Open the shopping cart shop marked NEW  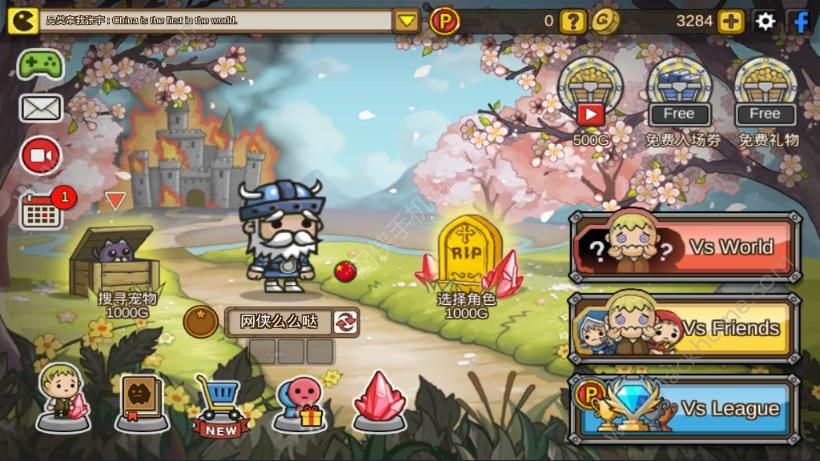pyautogui.click(x=220, y=404)
